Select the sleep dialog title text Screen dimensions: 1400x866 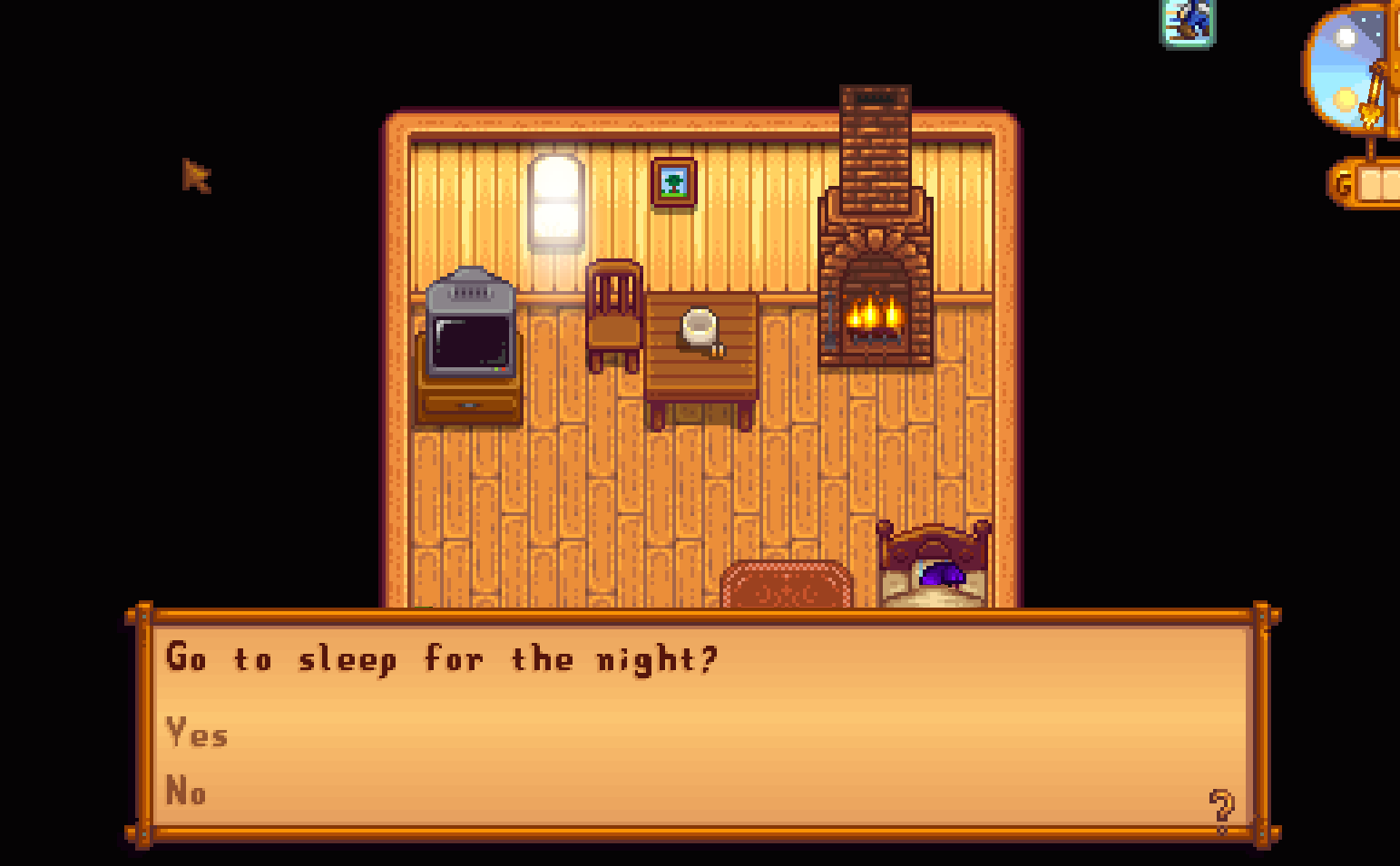443,659
